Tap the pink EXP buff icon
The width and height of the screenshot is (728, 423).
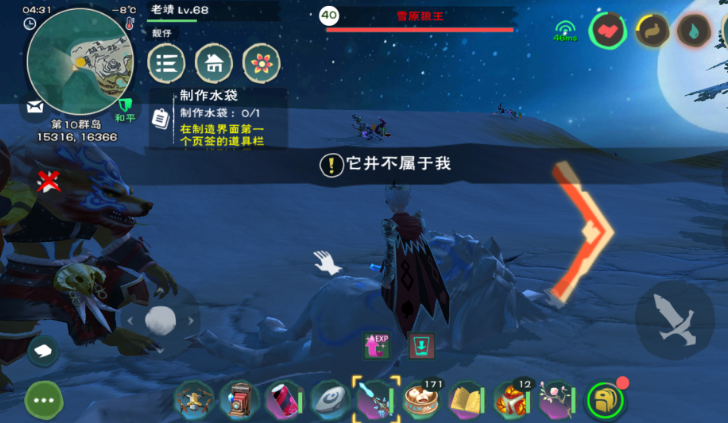[x=378, y=346]
